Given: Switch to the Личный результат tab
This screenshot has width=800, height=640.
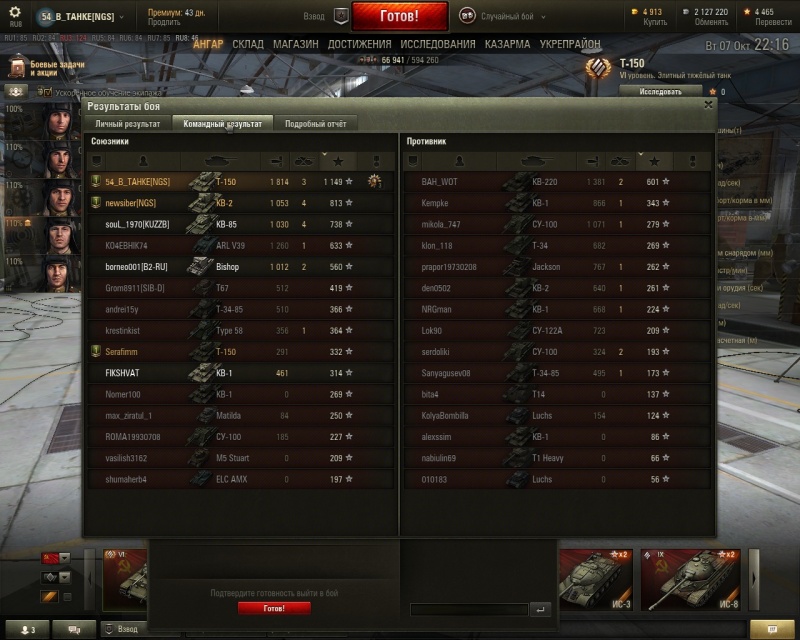Looking at the screenshot, I should [127, 124].
